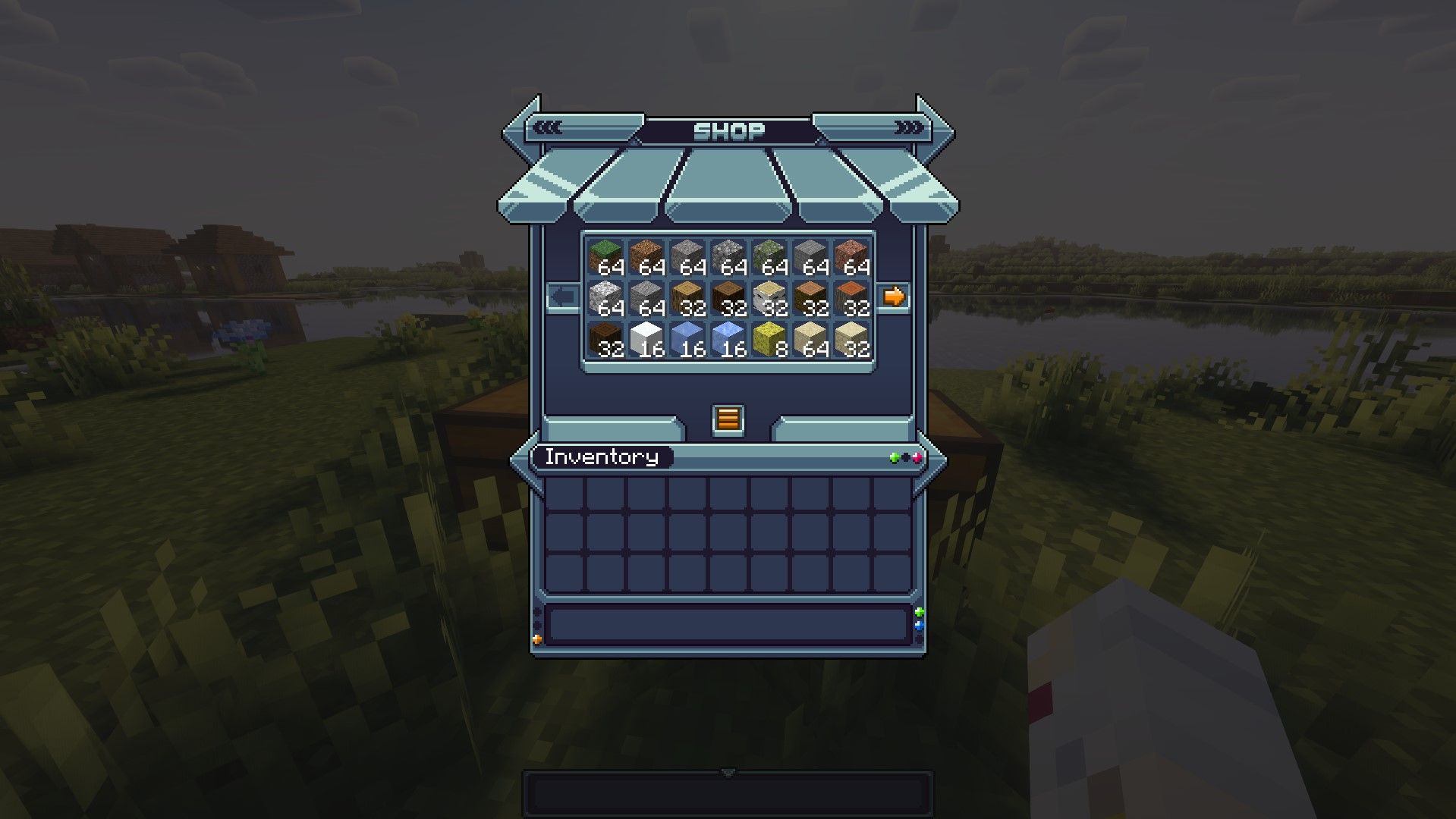The height and width of the screenshot is (819, 1456).
Task: Purchase the yellow sponge block
Action: tap(769, 339)
